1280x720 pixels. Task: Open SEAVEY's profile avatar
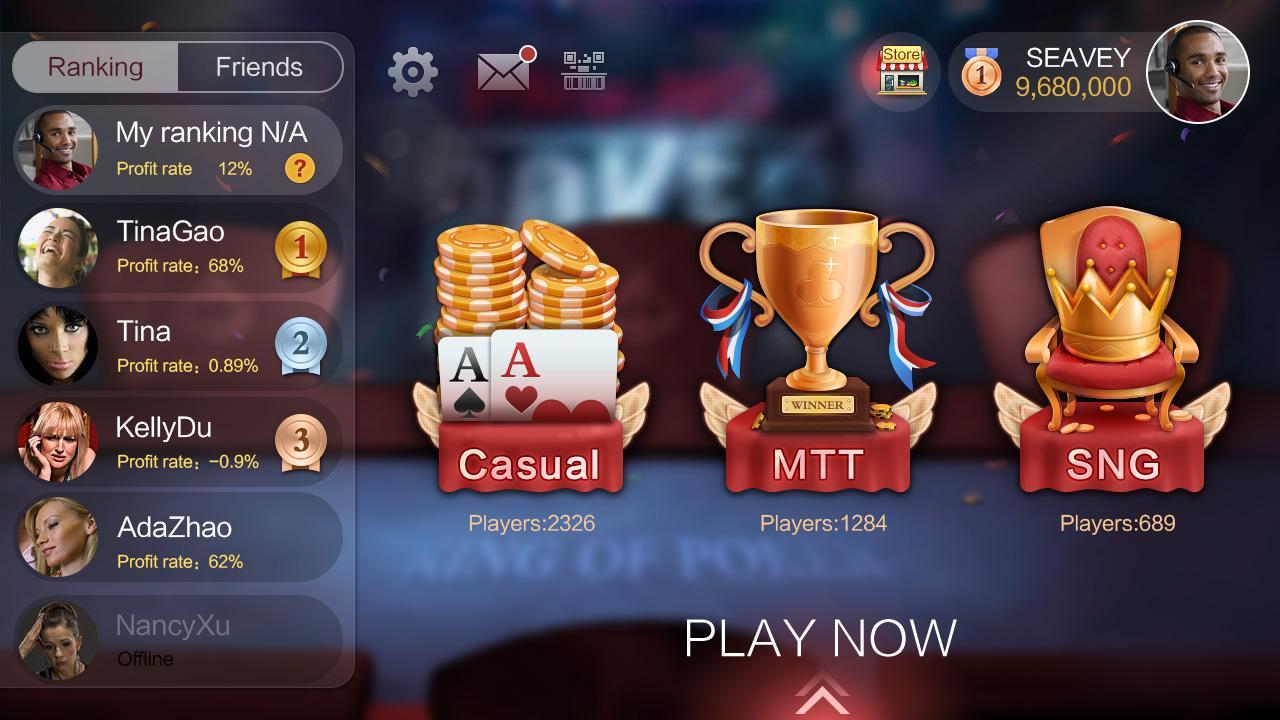[1197, 72]
